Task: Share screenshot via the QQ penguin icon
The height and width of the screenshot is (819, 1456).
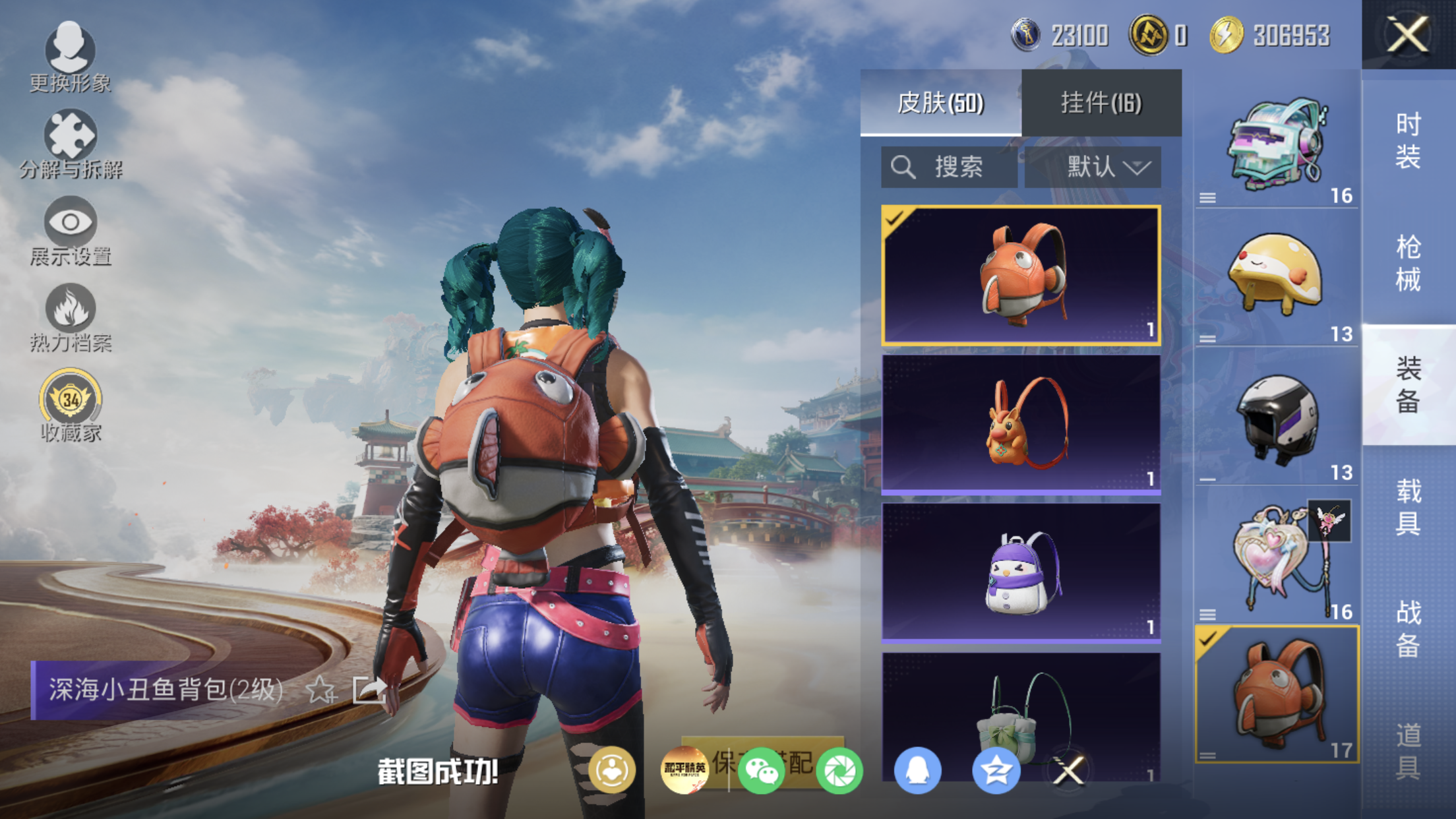Action: coord(917,770)
